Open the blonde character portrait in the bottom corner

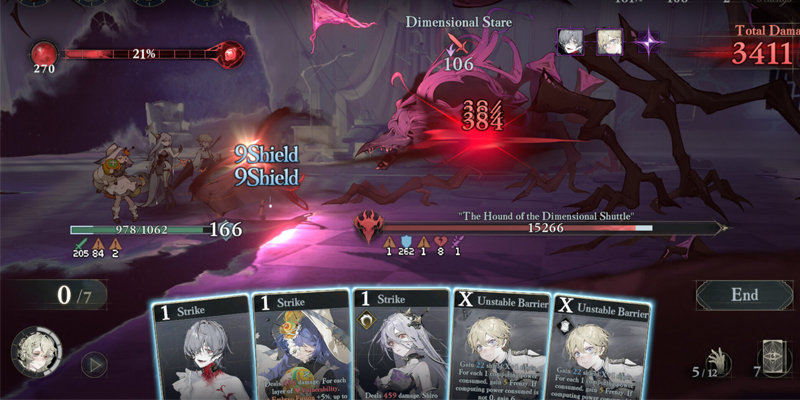tap(36, 353)
